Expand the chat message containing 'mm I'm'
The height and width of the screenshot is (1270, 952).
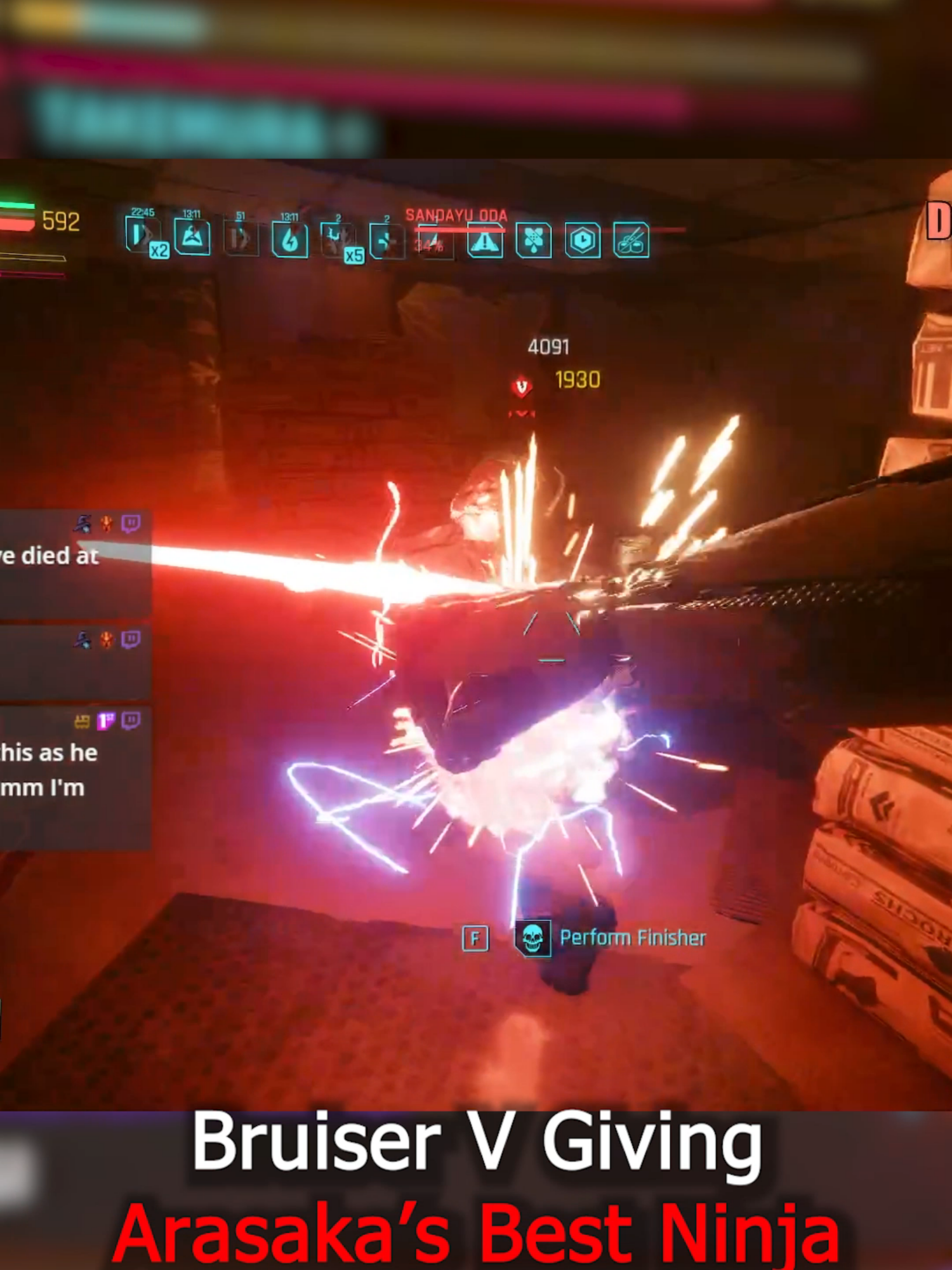44,785
